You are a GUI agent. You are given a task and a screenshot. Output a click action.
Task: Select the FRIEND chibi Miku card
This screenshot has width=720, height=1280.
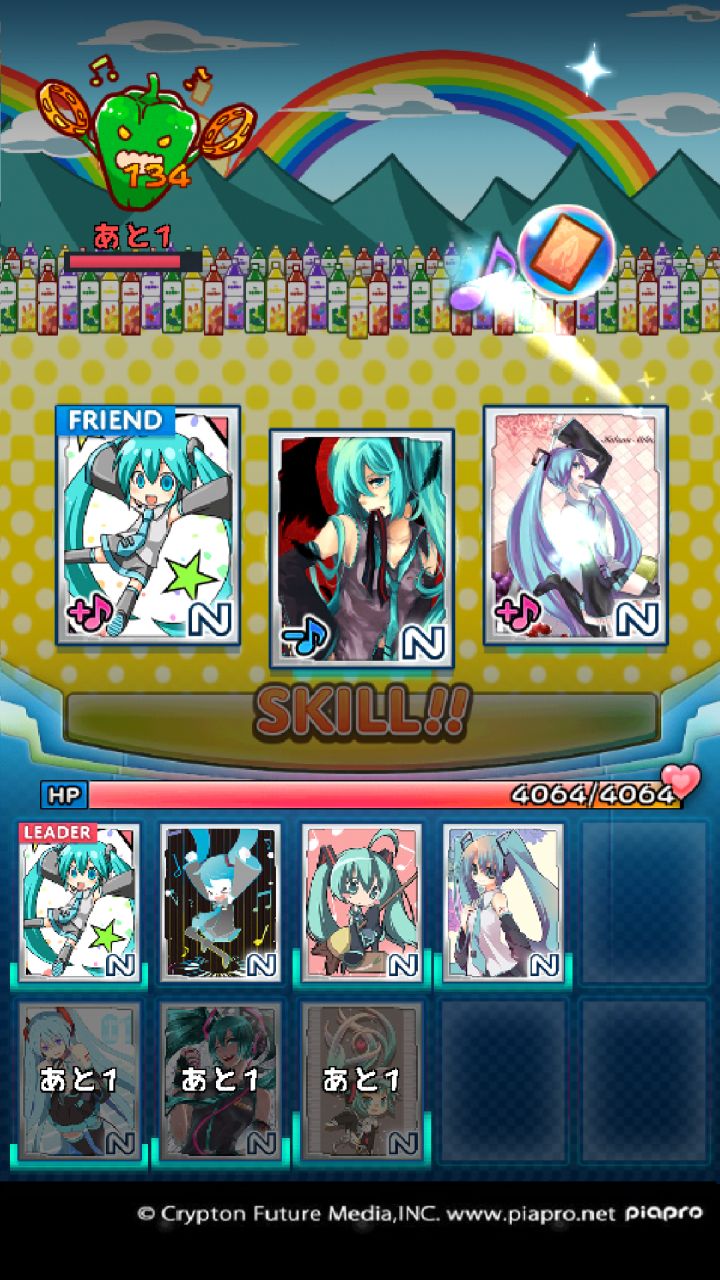coord(148,524)
